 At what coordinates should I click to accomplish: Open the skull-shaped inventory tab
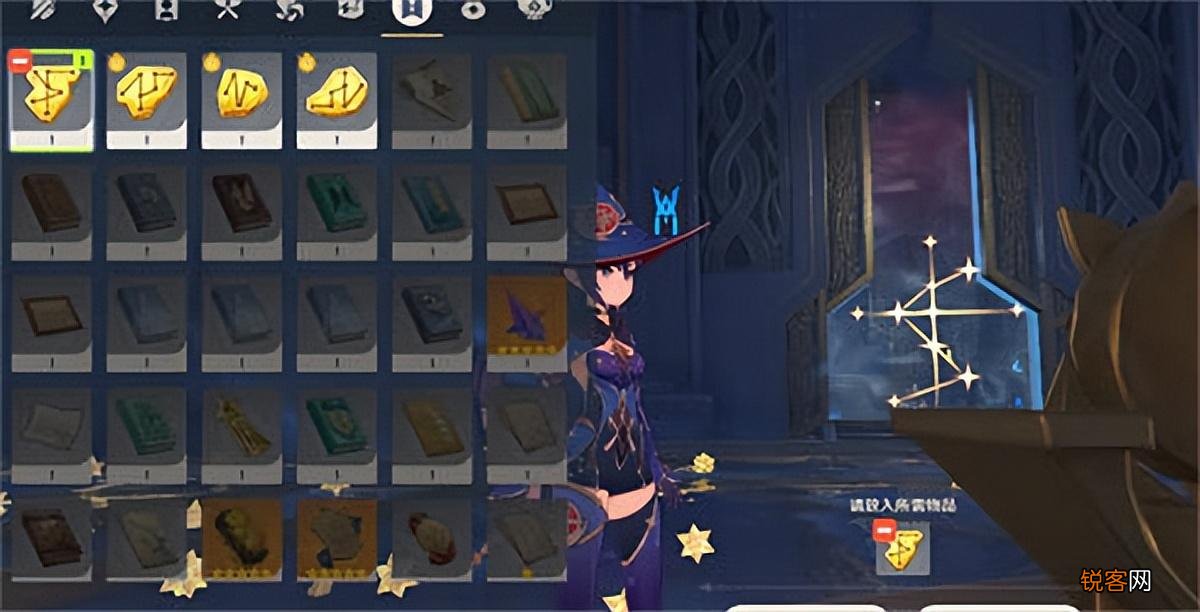coord(530,11)
